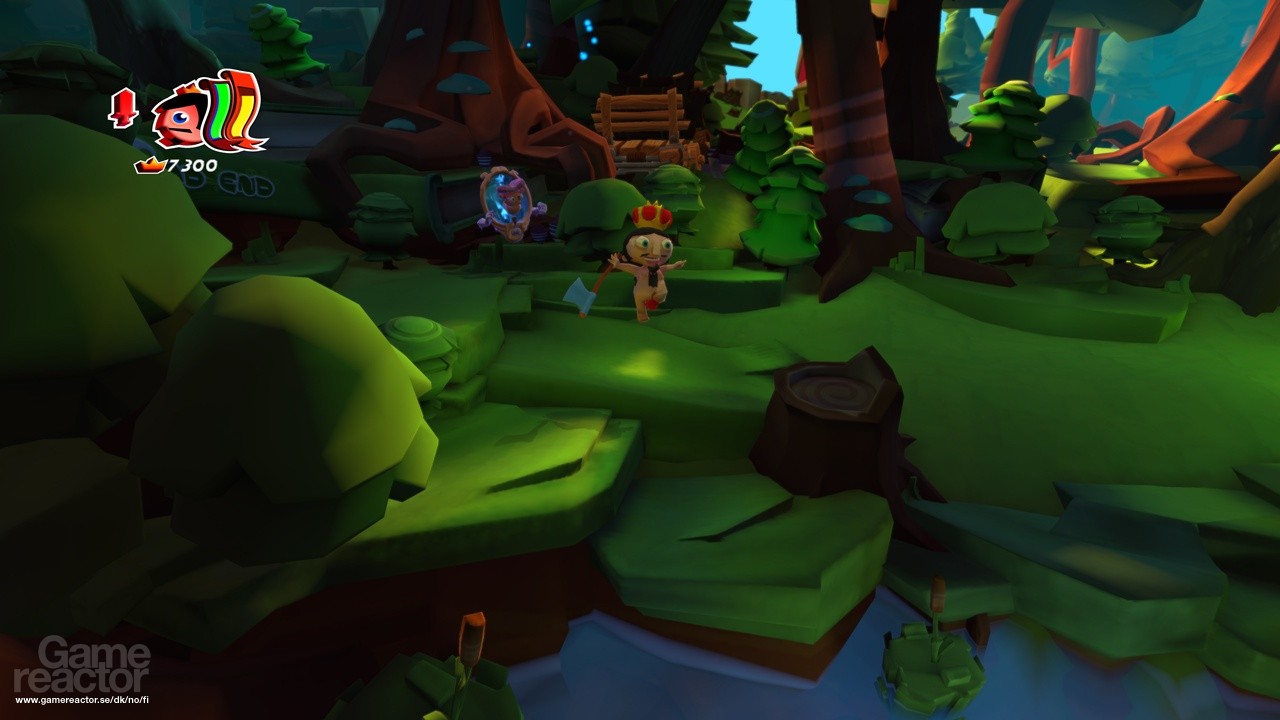
Task: Select the green rainbow ribbon on the portrait
Action: coord(217,112)
